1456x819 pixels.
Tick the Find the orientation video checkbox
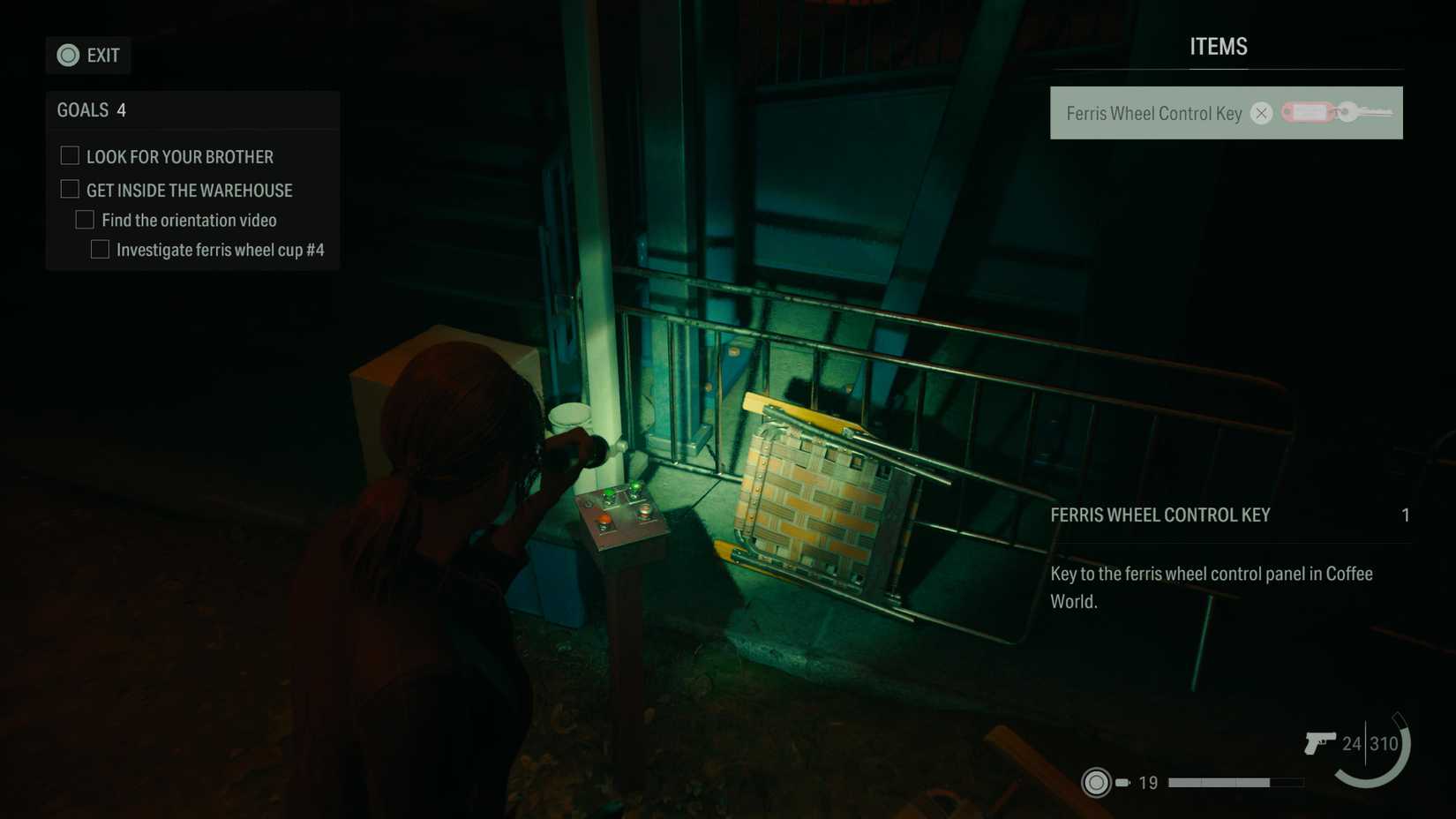(x=85, y=219)
